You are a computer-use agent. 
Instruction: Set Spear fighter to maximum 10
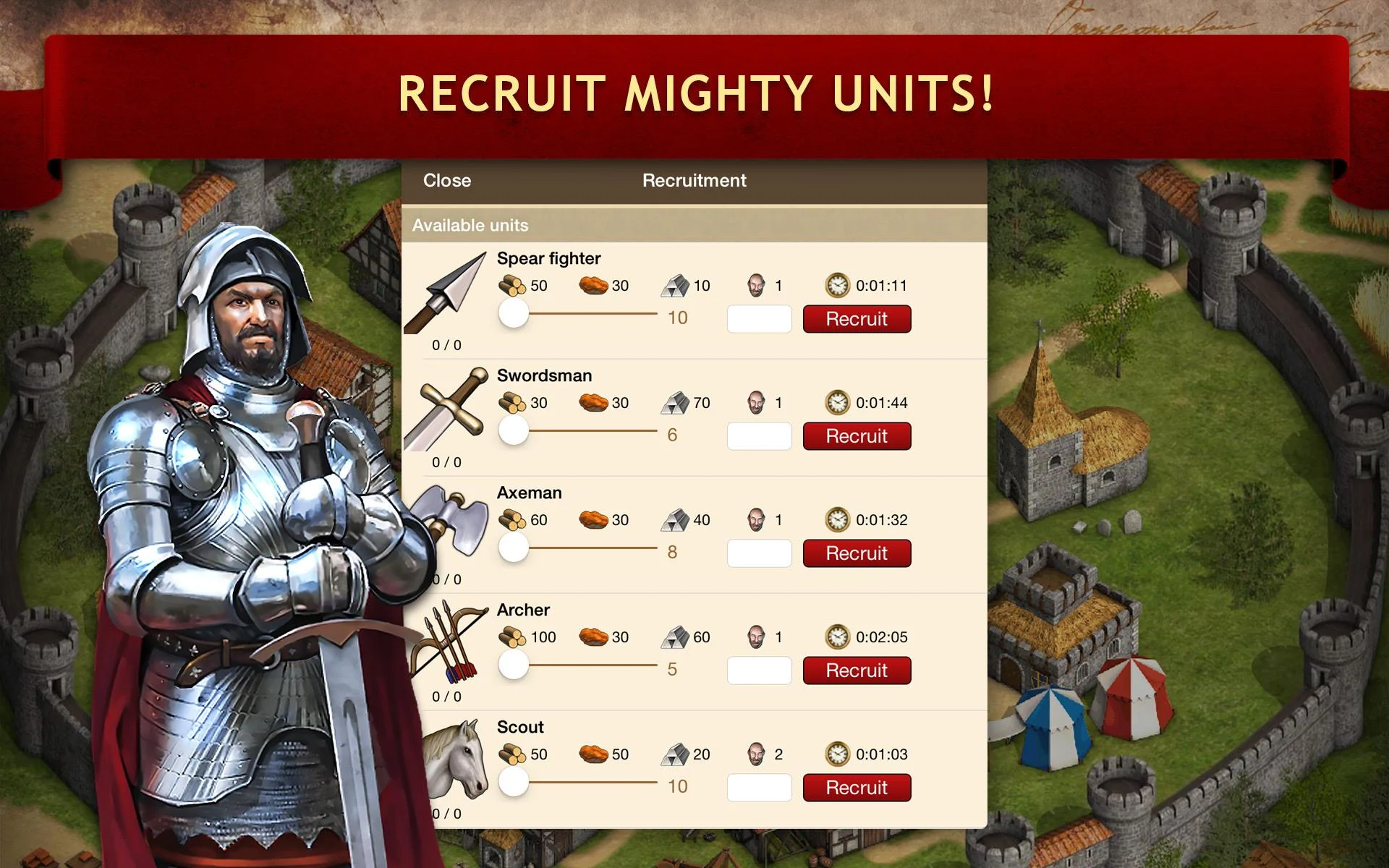(x=677, y=318)
